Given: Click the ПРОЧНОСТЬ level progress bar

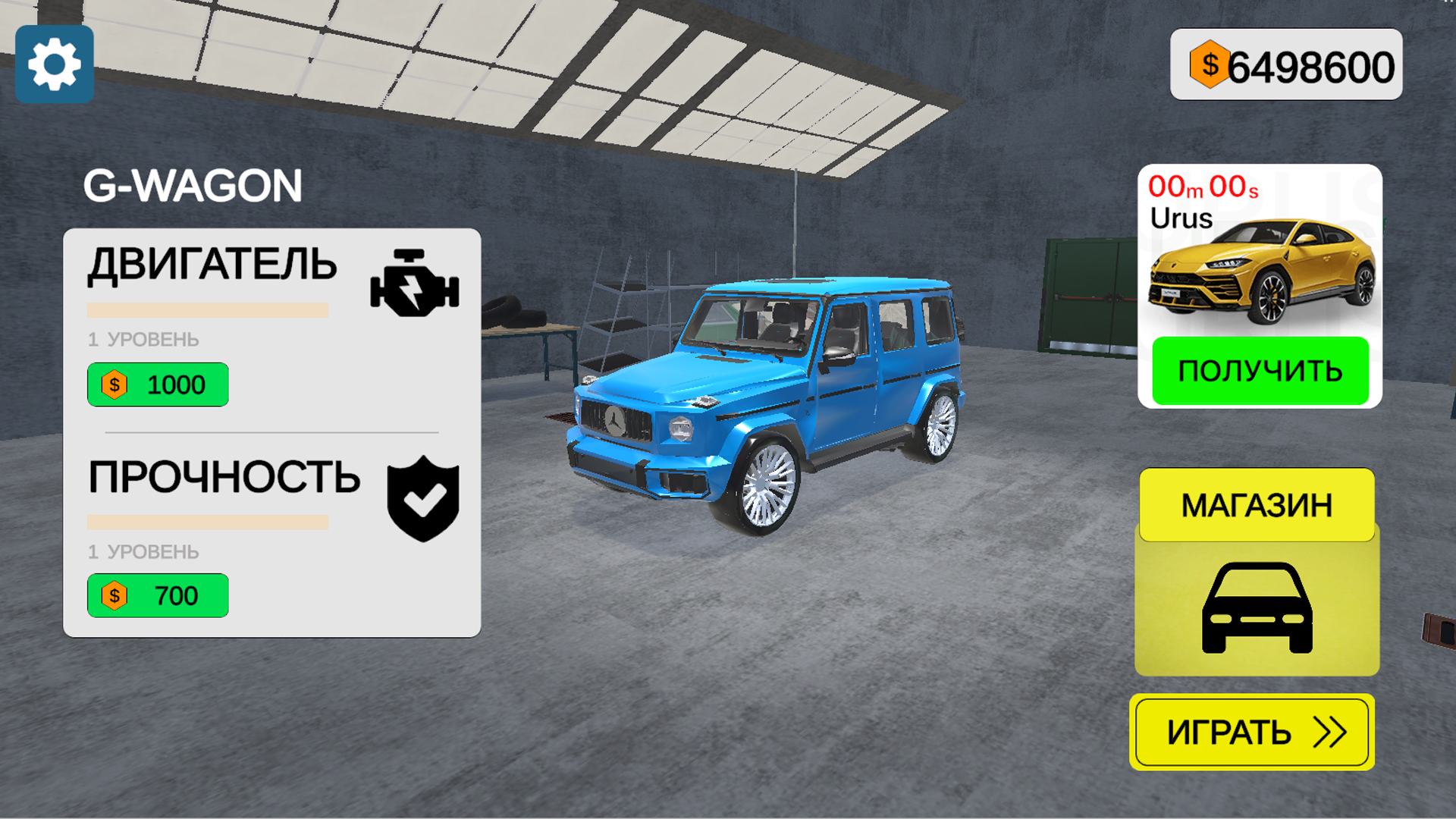Looking at the screenshot, I should [209, 522].
